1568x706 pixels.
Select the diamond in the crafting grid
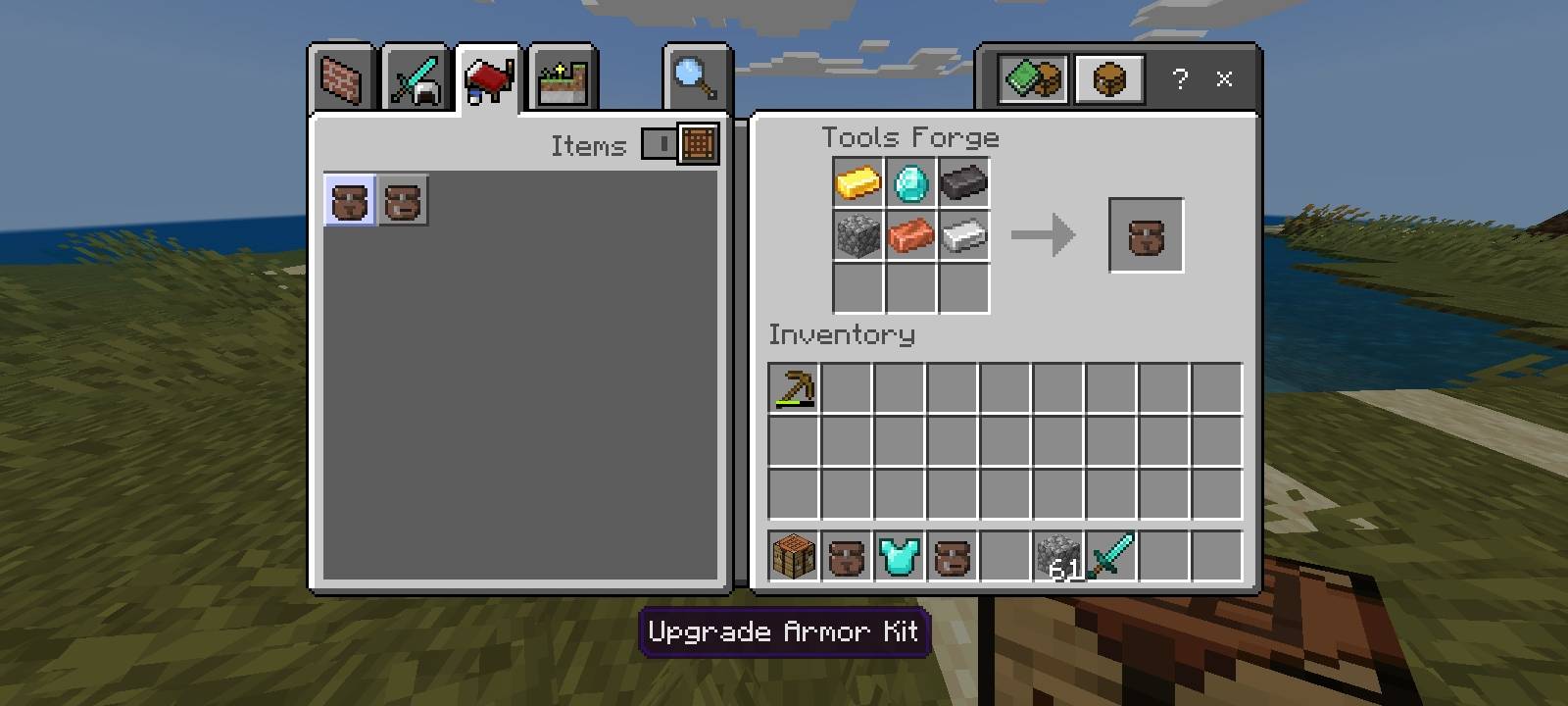click(x=911, y=182)
